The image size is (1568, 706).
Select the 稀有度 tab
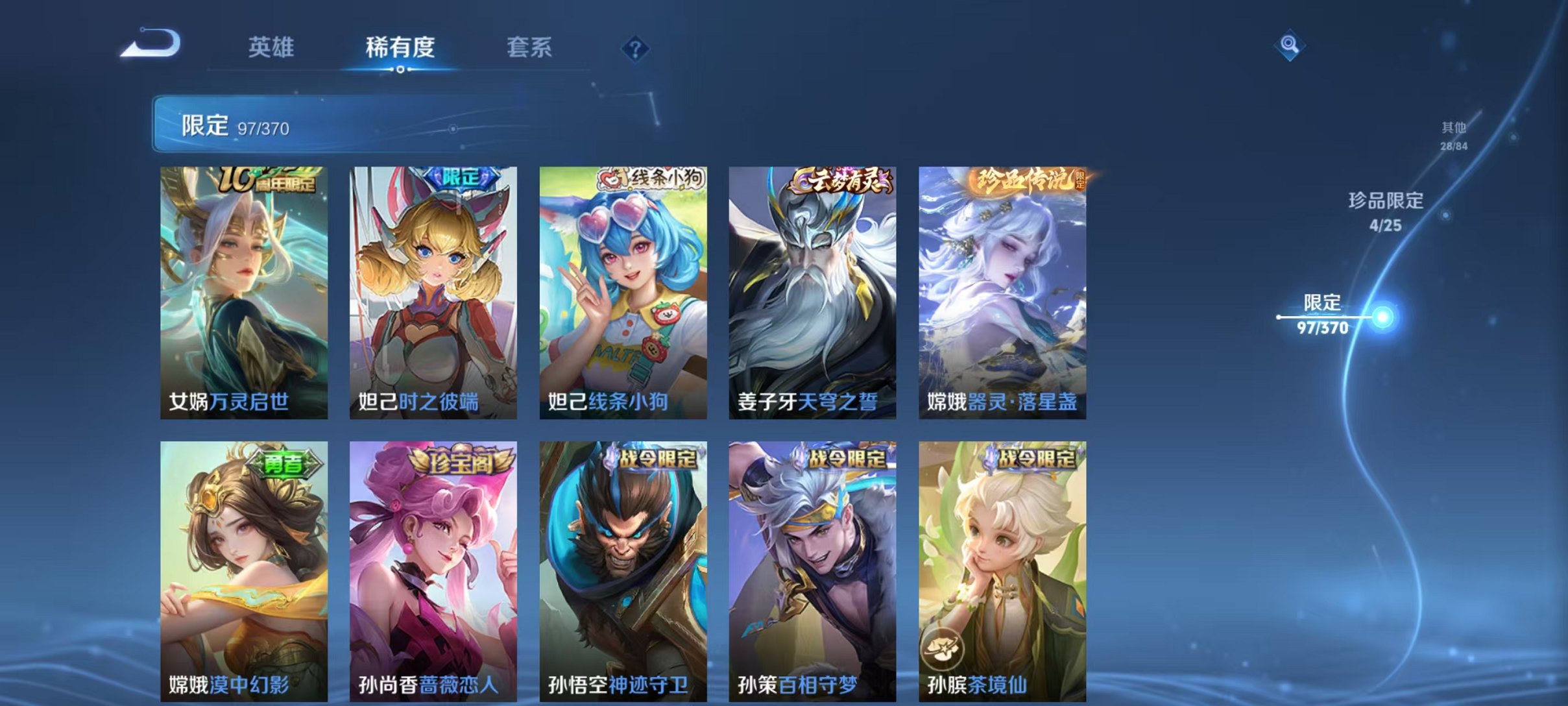pyautogui.click(x=400, y=47)
